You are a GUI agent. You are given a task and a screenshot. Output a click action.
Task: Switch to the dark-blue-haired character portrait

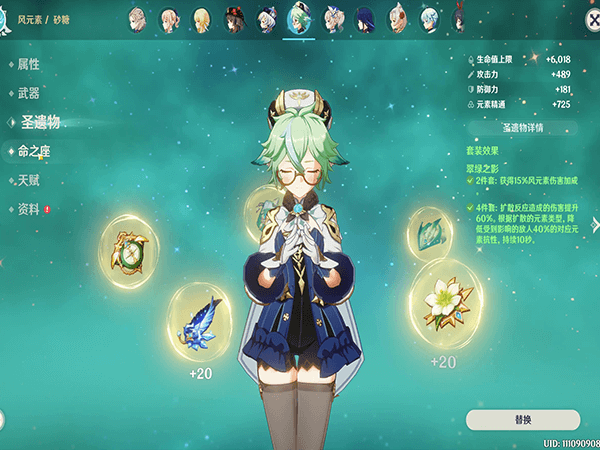tap(363, 18)
